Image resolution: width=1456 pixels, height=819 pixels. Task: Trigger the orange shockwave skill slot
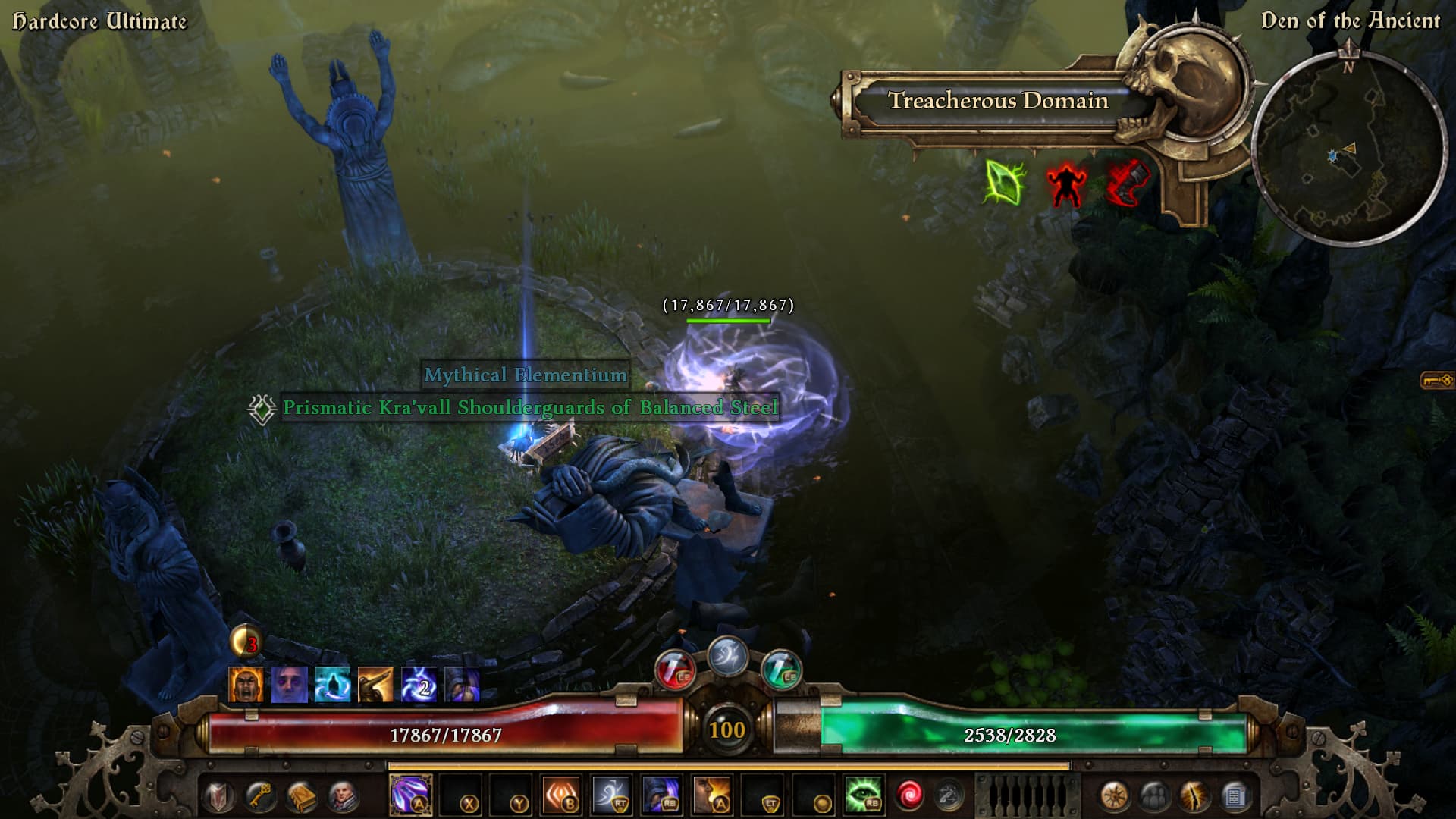click(x=562, y=795)
